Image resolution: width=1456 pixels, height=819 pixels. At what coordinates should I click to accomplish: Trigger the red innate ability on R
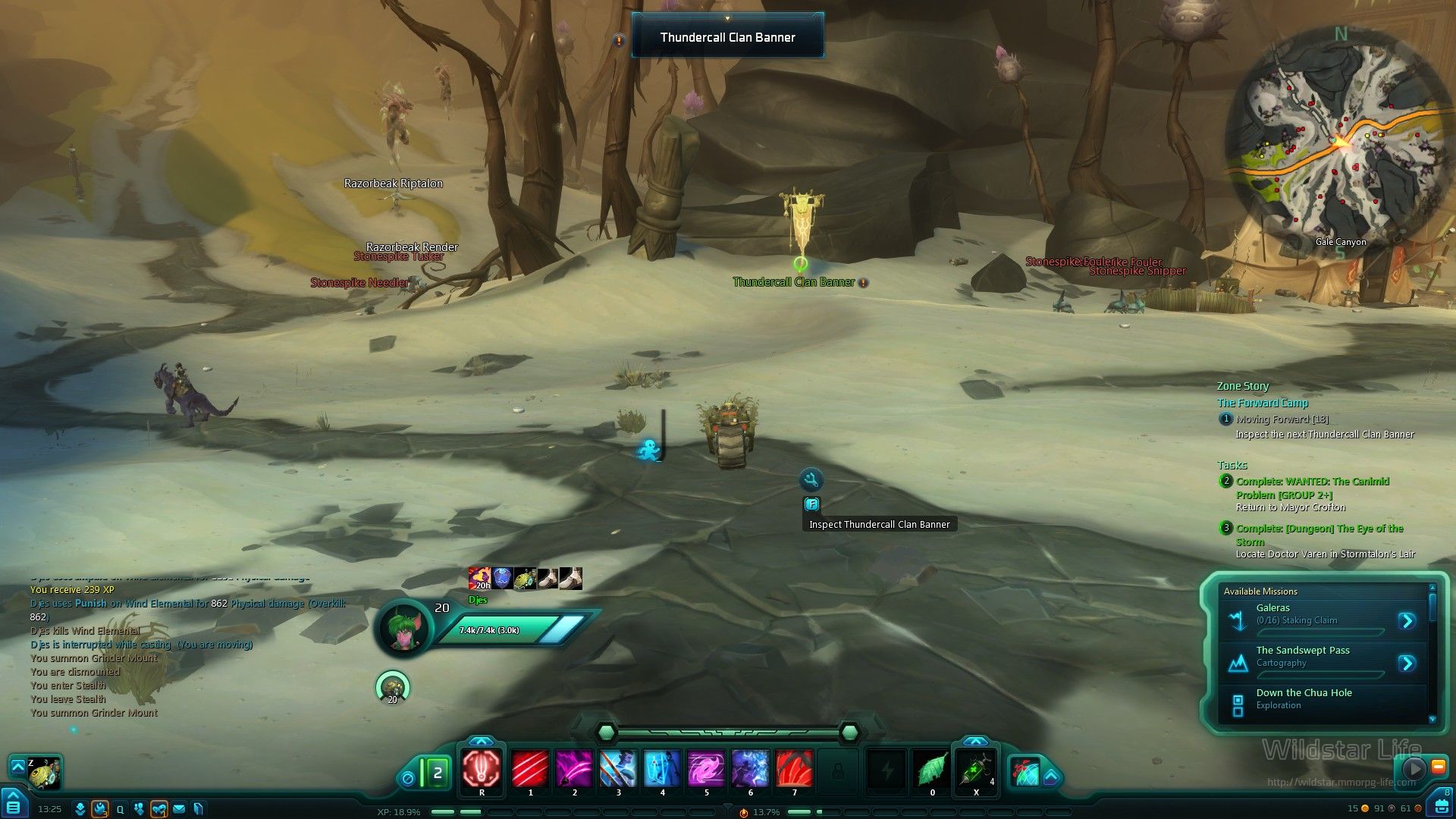(482, 768)
